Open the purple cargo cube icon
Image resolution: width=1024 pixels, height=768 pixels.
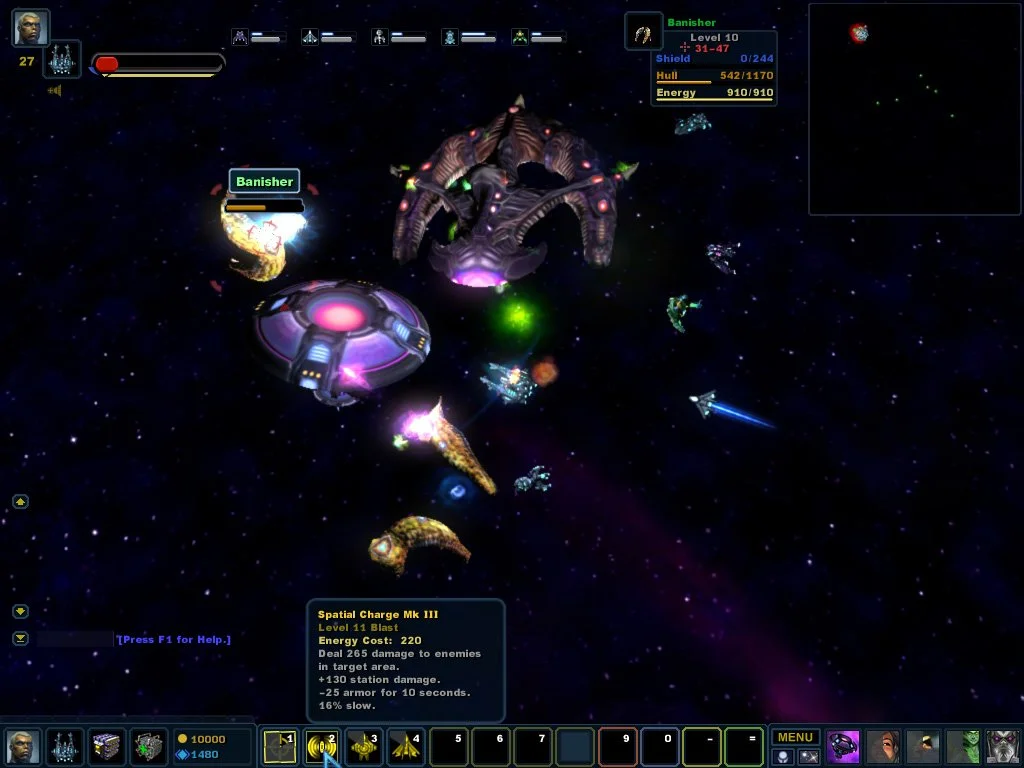tap(107, 746)
